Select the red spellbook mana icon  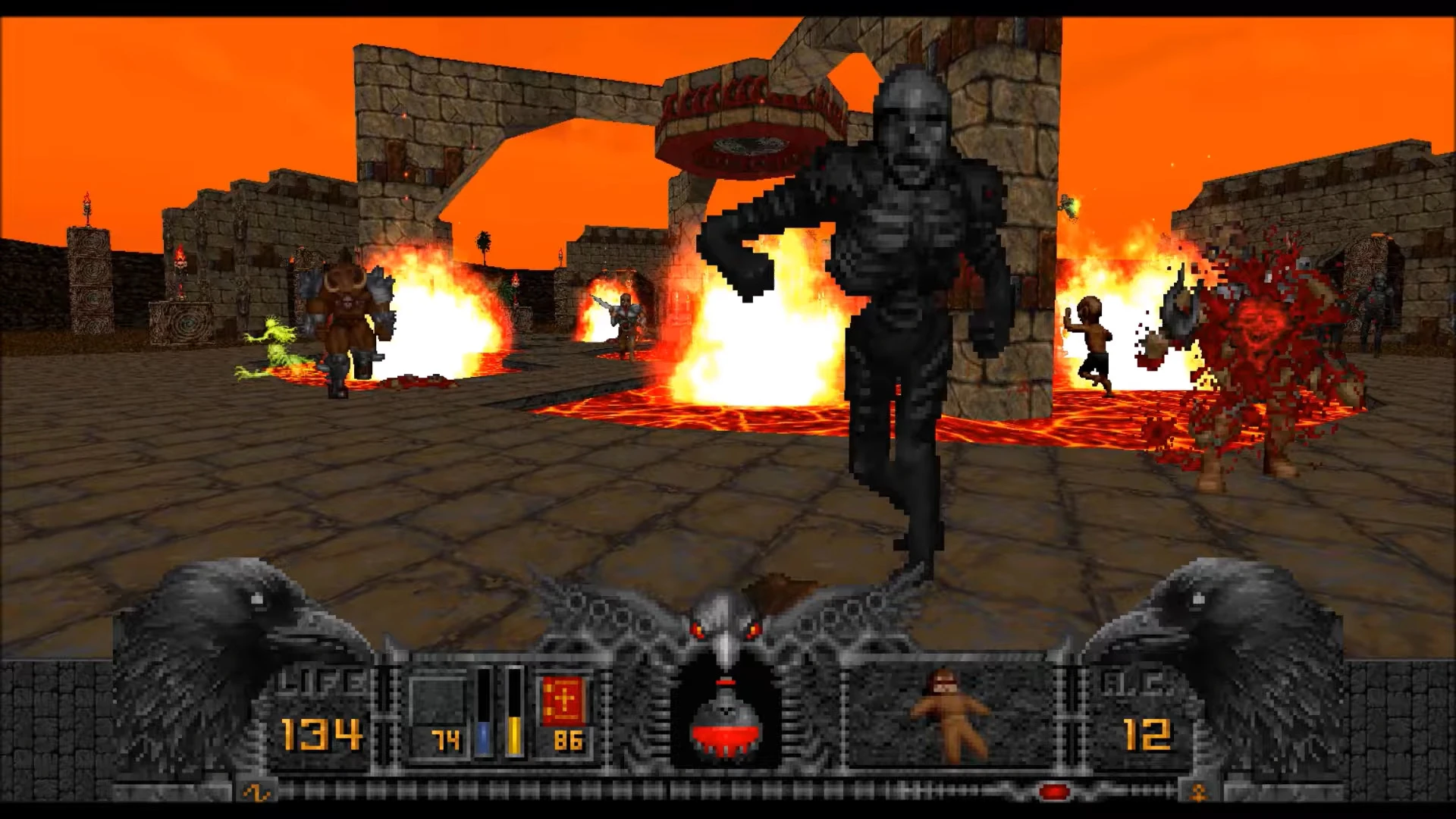pos(563,701)
